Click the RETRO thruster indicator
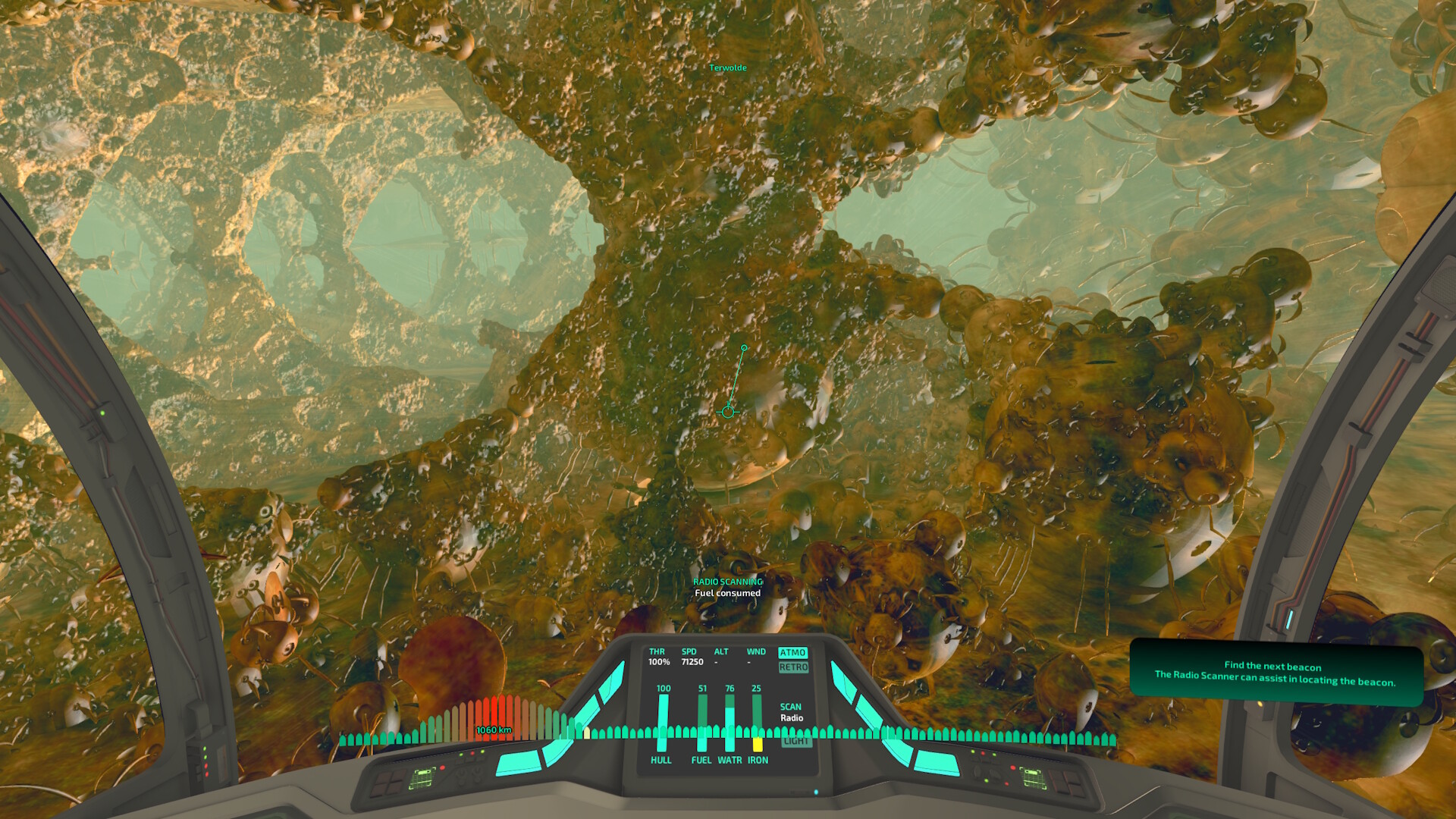The width and height of the screenshot is (1456, 819). pyautogui.click(x=793, y=669)
